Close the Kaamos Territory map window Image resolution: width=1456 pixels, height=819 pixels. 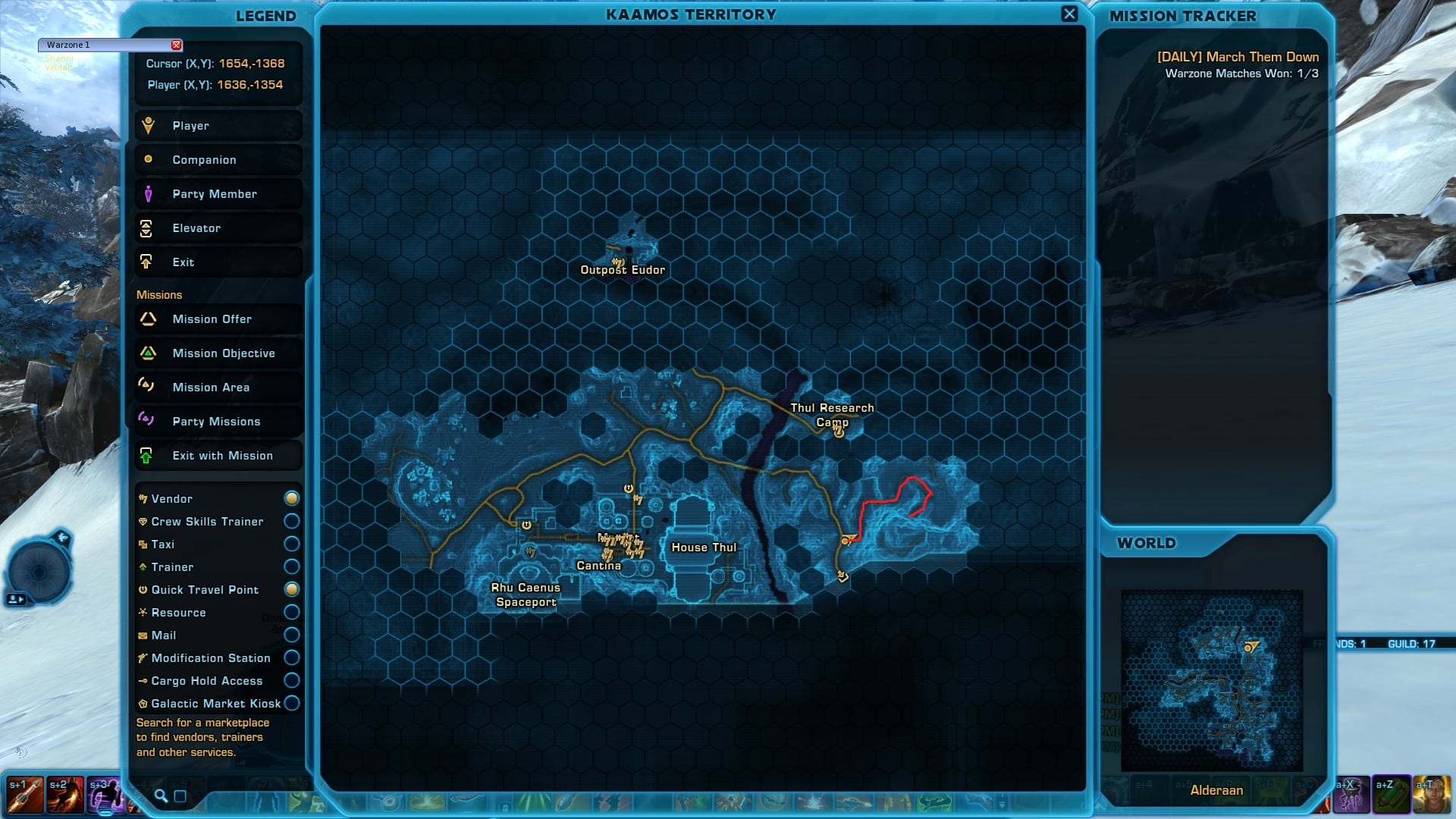point(1069,14)
